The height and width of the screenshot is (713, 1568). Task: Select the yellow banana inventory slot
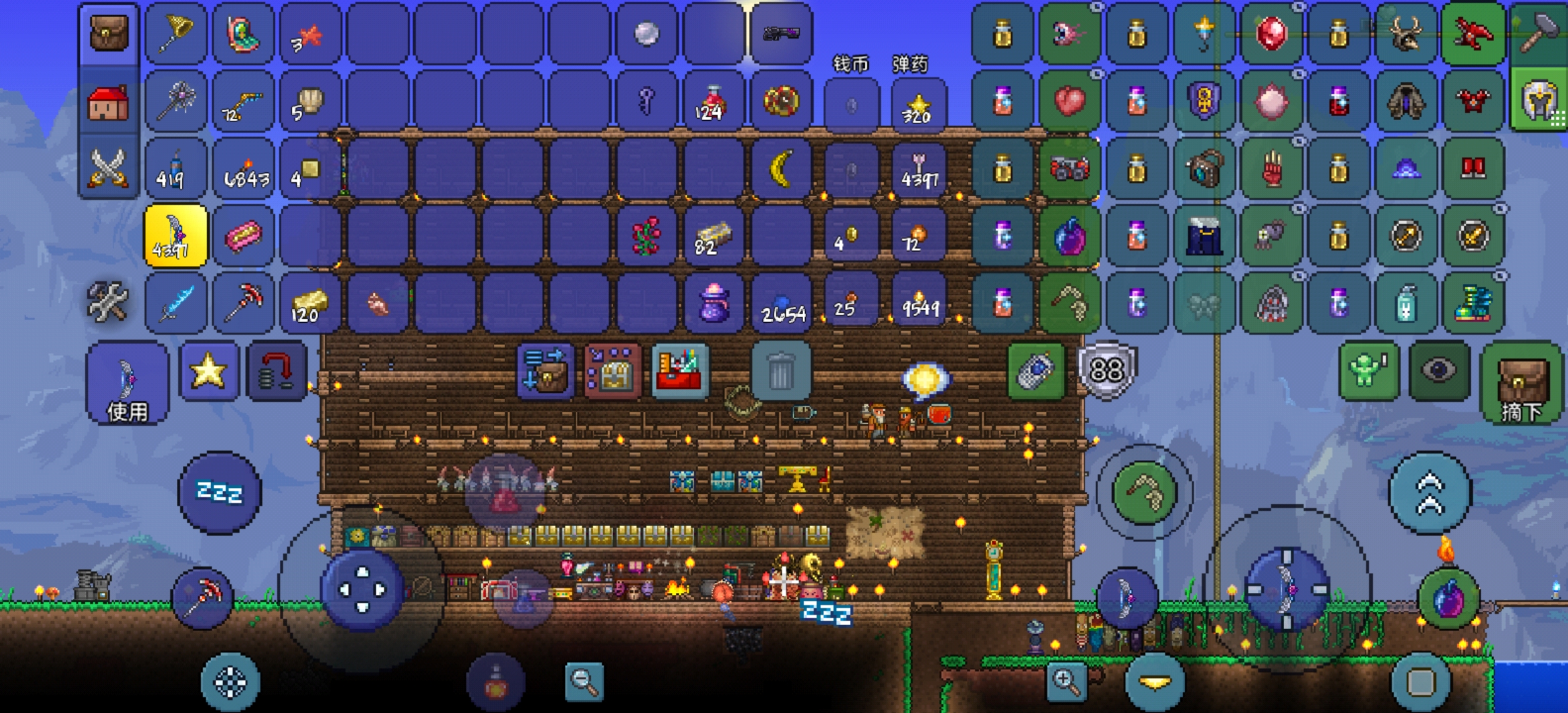(x=781, y=168)
